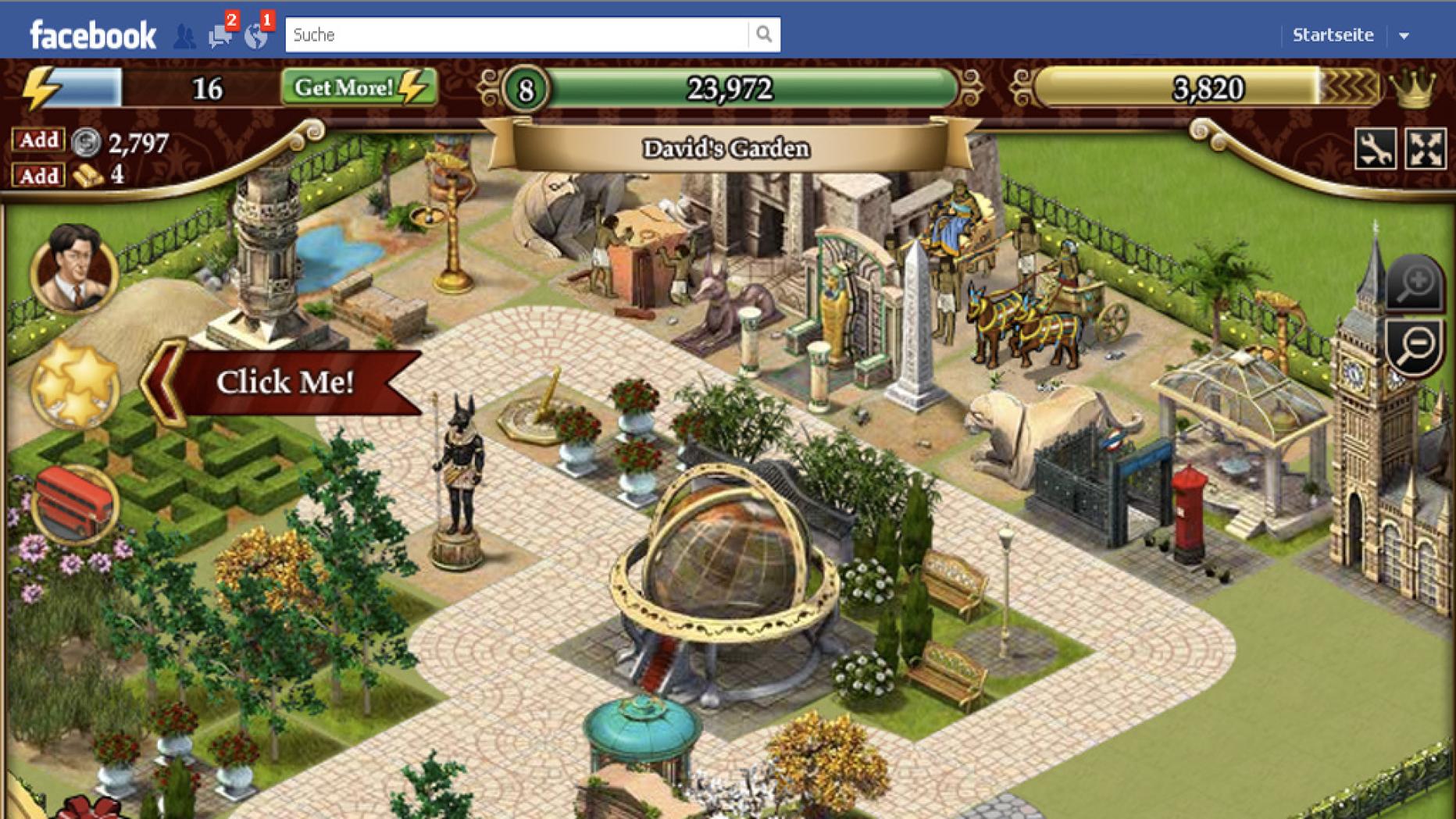
Task: Open Facebook friend requests icon
Action: pos(184,36)
